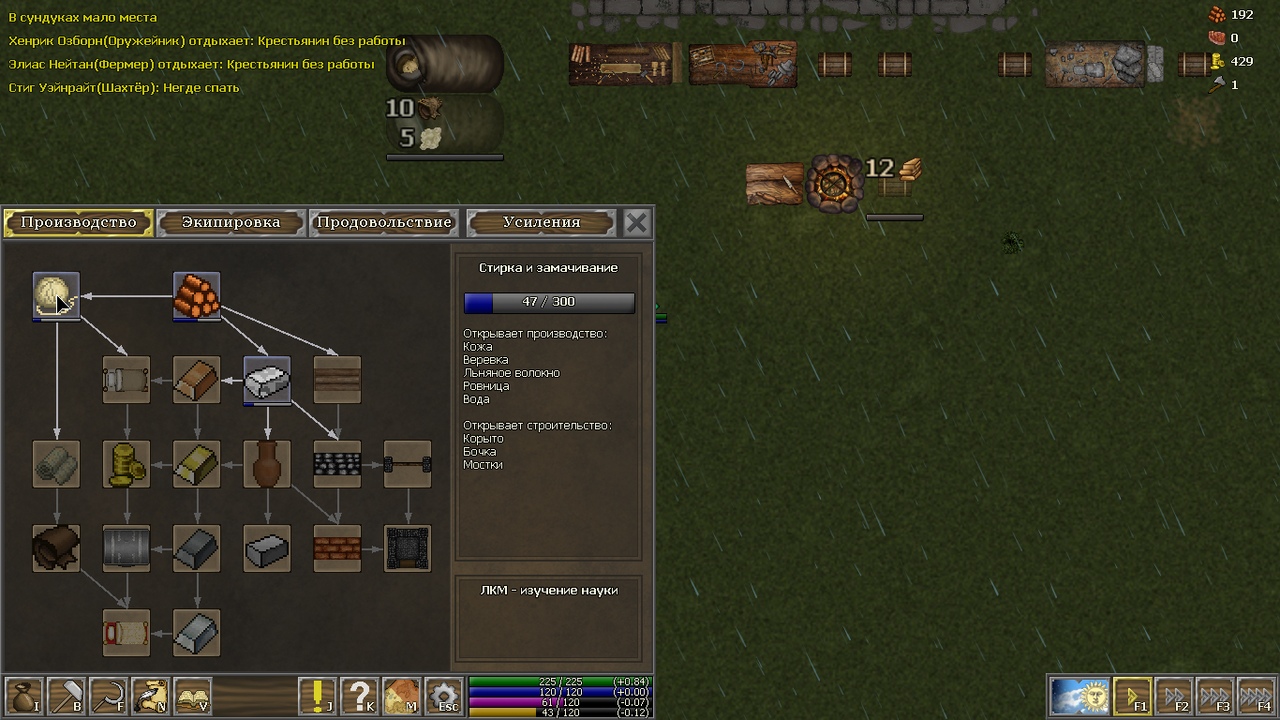Show the exclamation mark notifications
Image resolution: width=1280 pixels, height=720 pixels.
(x=317, y=696)
